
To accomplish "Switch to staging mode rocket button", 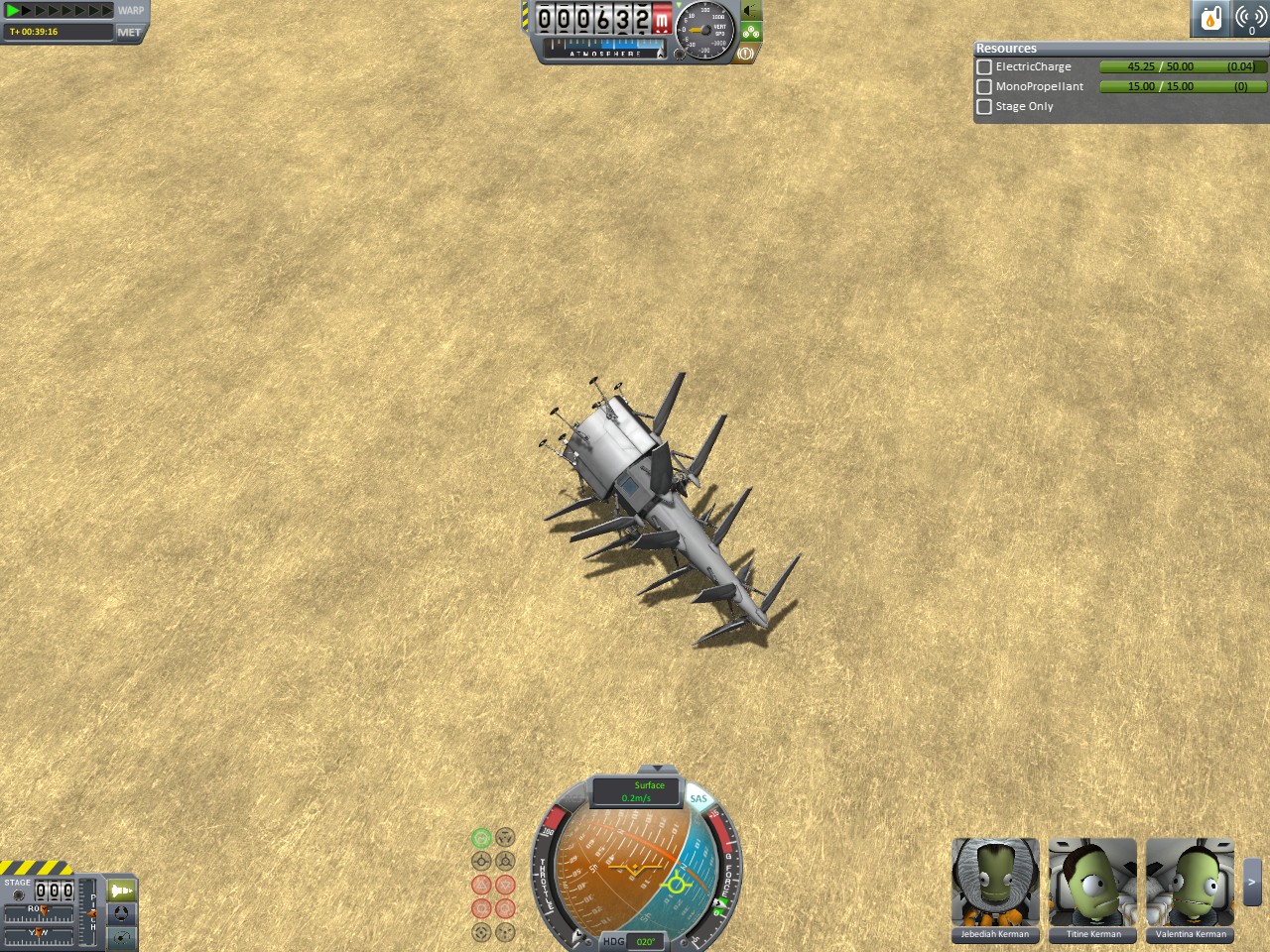I will 121,891.
